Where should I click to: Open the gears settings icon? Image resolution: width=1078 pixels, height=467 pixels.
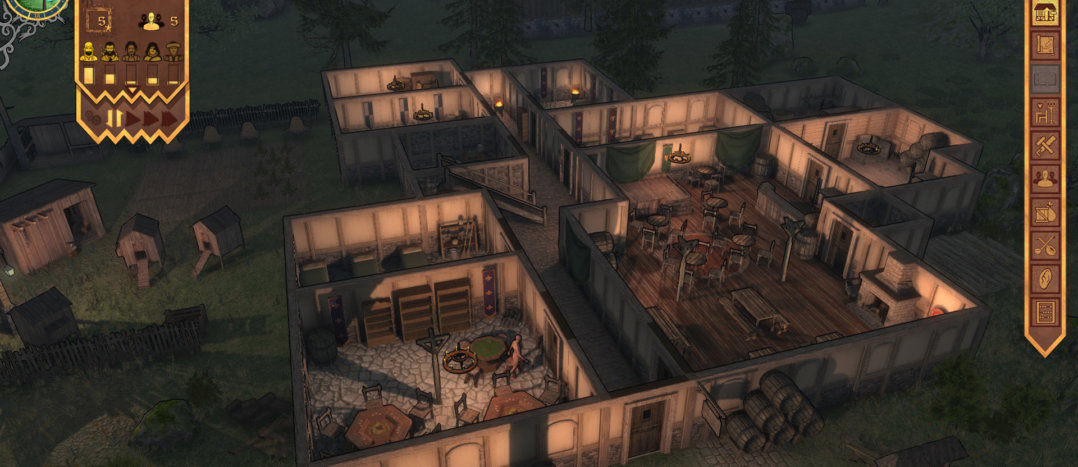[x=94, y=118]
